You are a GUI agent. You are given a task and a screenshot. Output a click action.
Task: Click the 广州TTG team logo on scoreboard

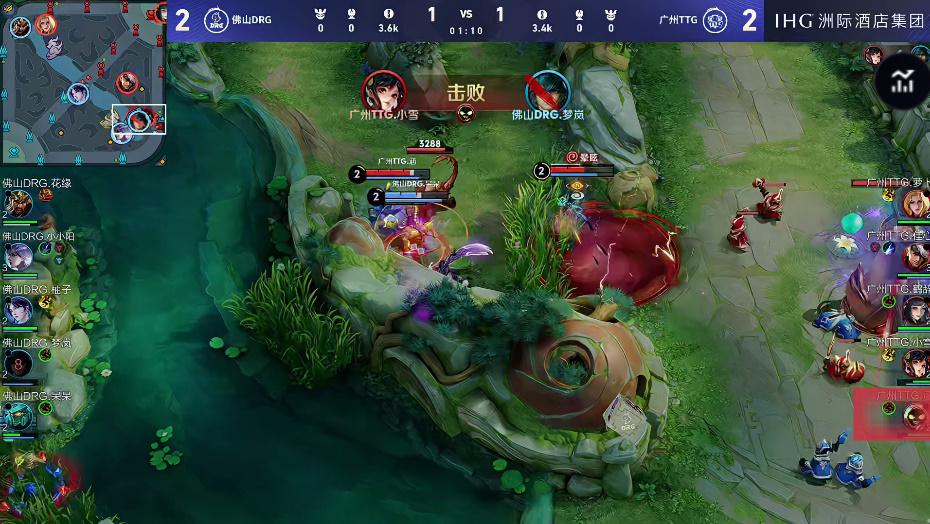click(x=715, y=20)
